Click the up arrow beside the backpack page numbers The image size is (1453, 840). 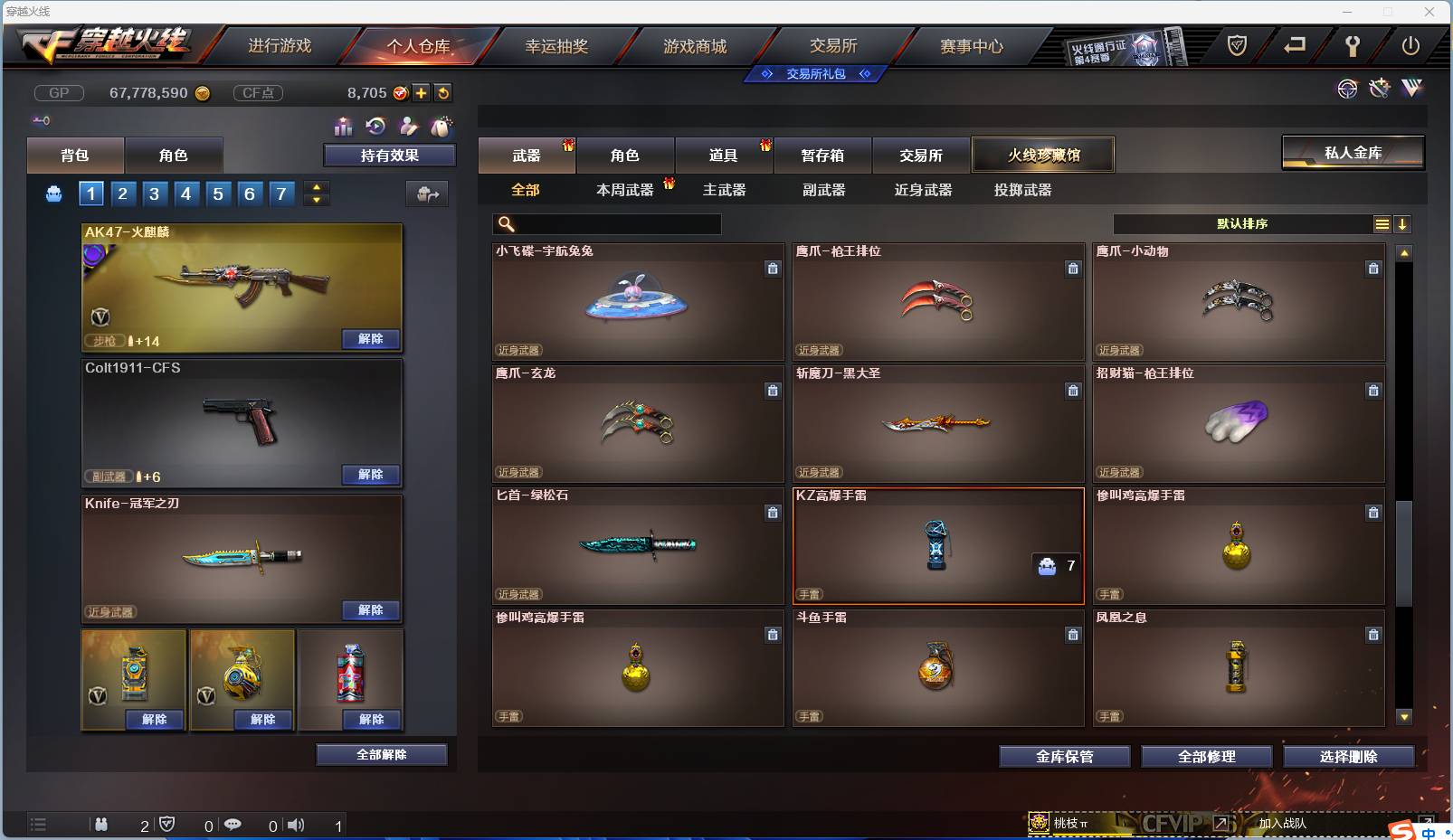coord(316,187)
